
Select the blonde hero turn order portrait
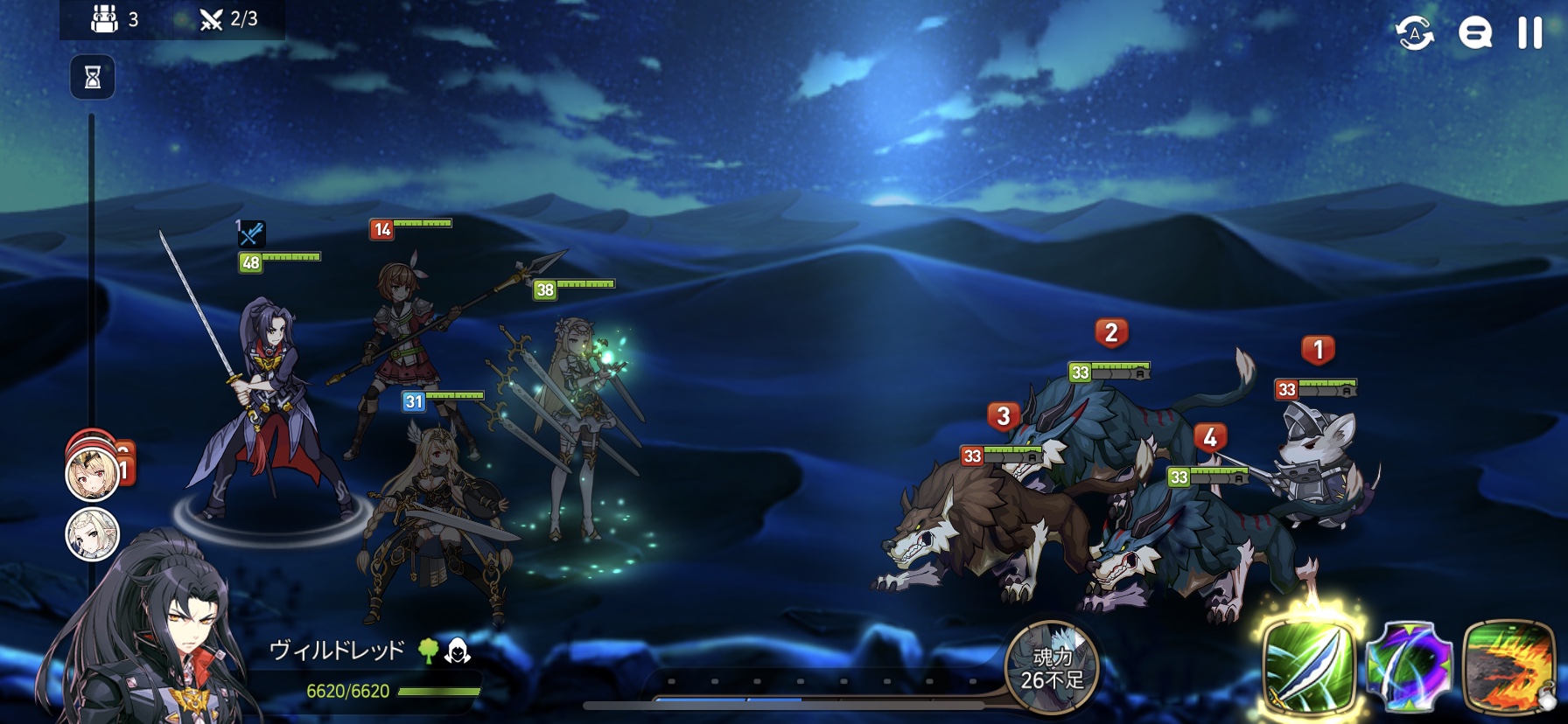pos(93,473)
